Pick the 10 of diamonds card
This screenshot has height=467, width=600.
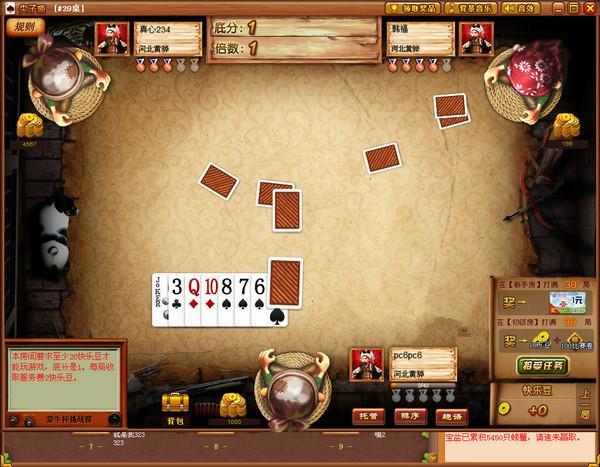[211, 299]
